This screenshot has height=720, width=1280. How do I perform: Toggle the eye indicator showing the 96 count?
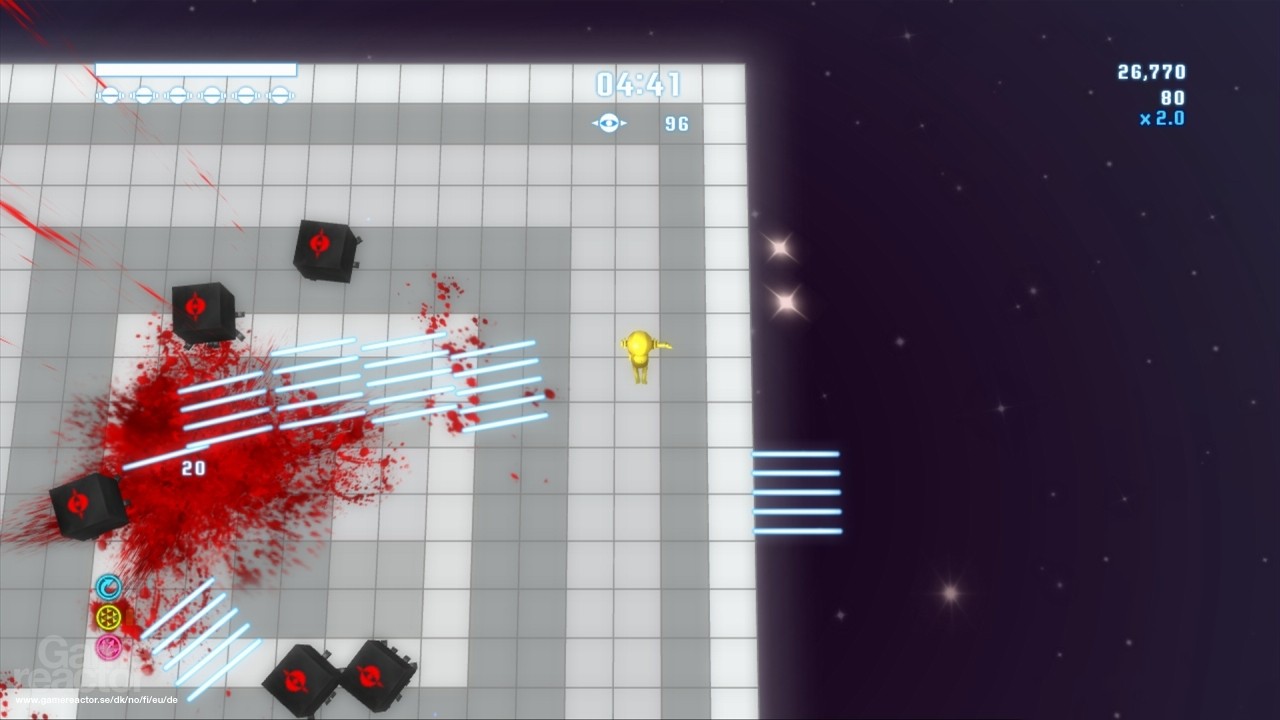point(678,122)
